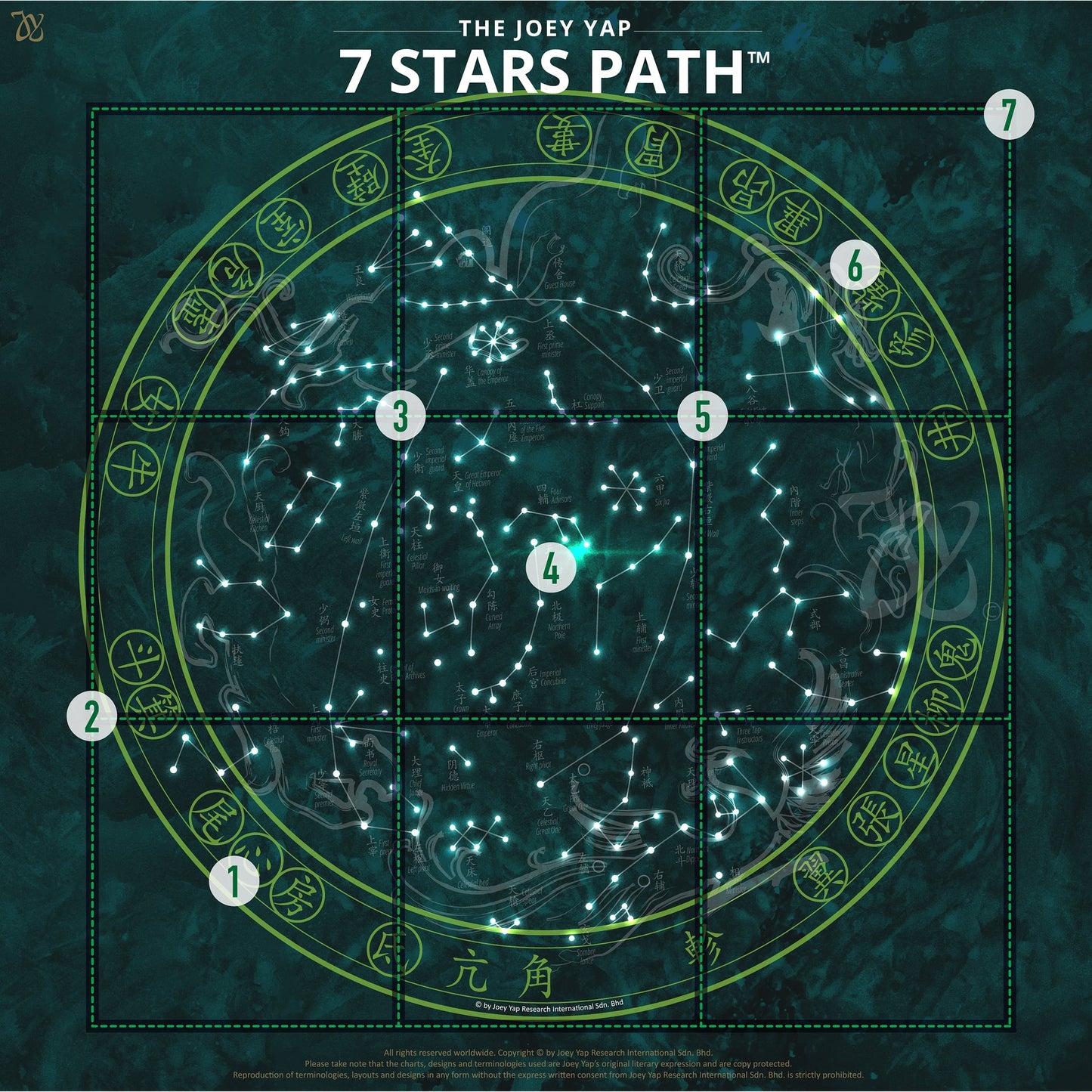Choose the number 7 star marker

click(1008, 115)
